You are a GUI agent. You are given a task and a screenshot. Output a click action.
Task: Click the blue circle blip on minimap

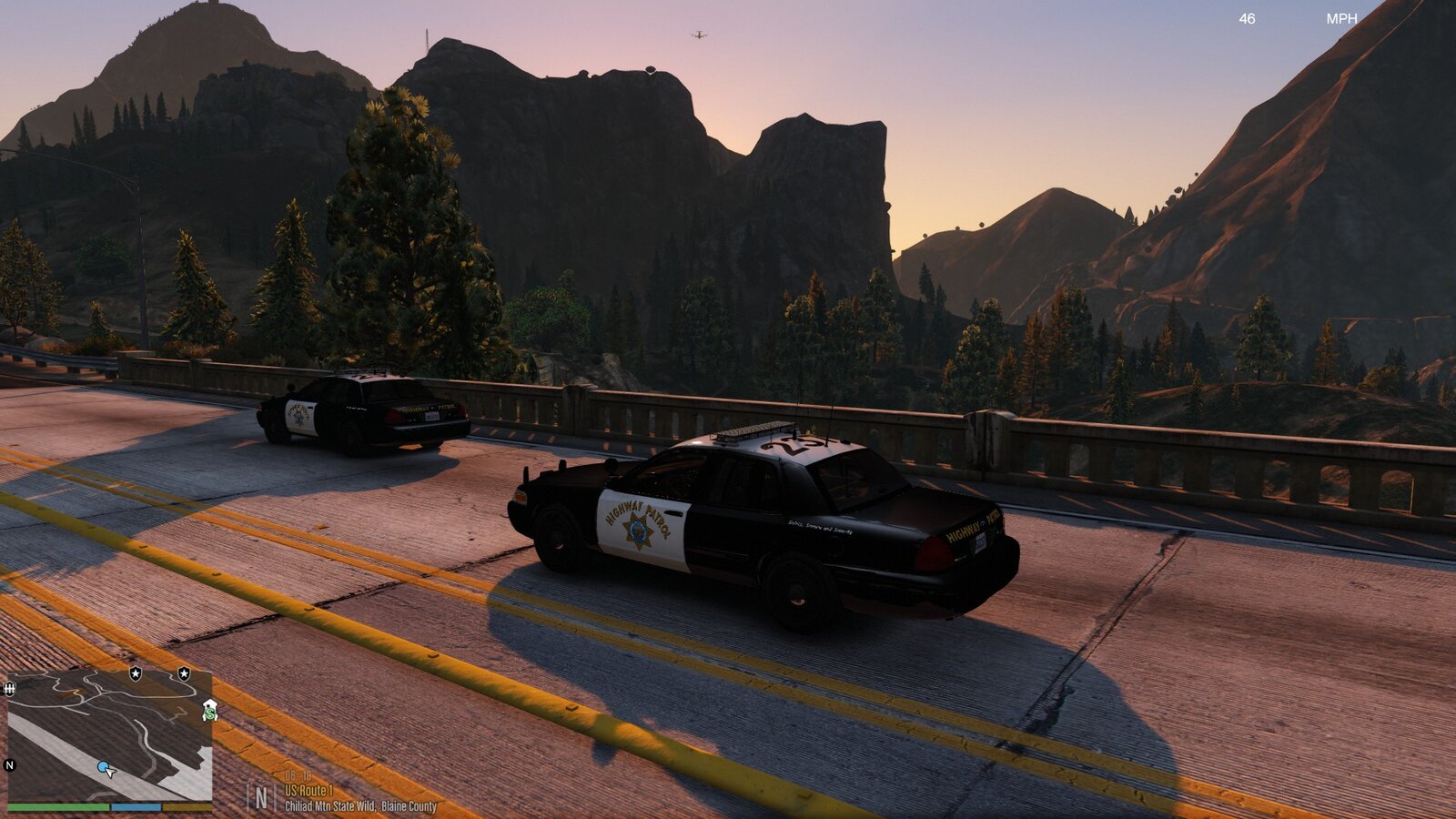tap(104, 767)
